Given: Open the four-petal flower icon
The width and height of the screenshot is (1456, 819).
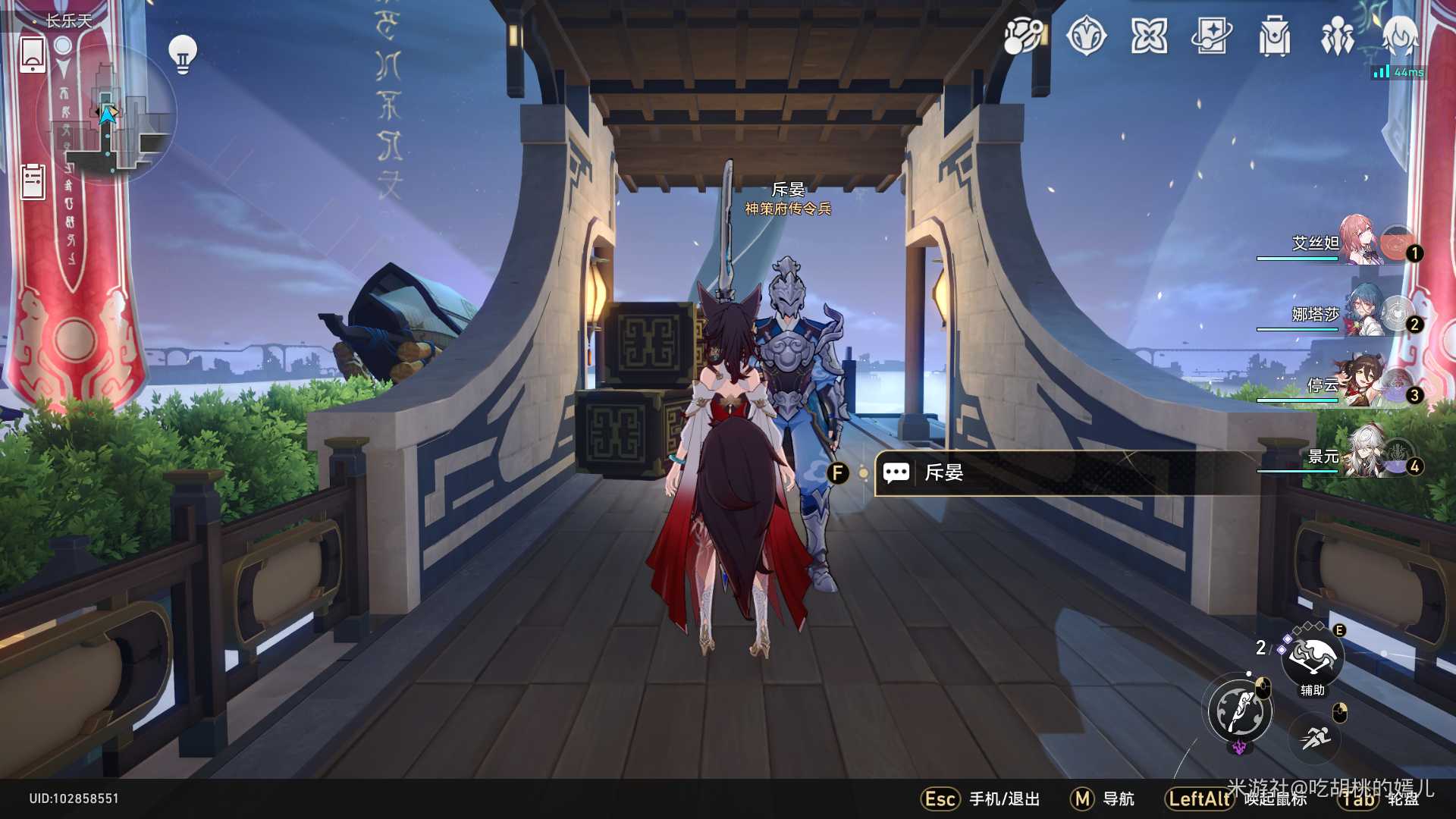Looking at the screenshot, I should pos(1149,36).
